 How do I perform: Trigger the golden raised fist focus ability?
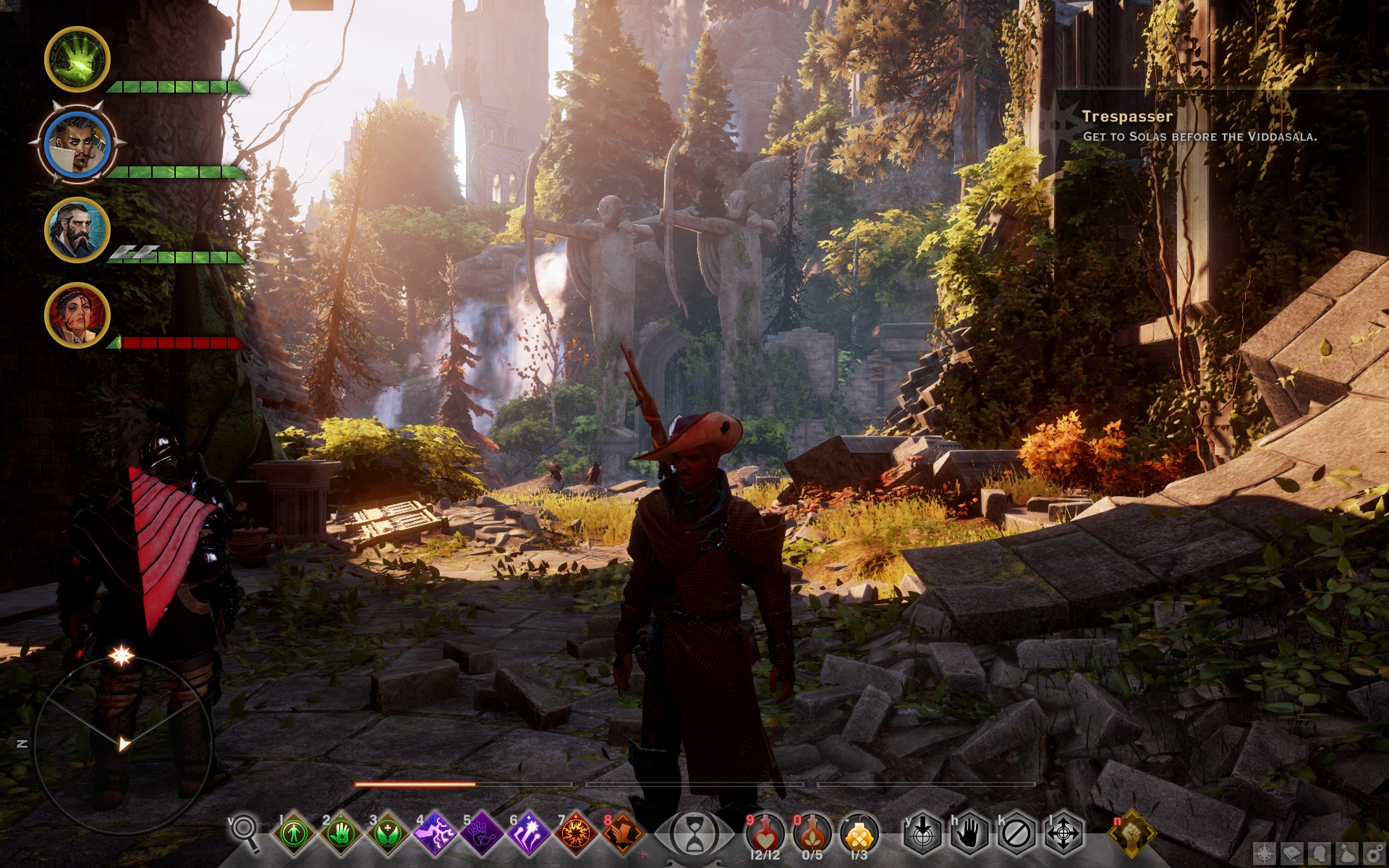pyautogui.click(x=1132, y=834)
